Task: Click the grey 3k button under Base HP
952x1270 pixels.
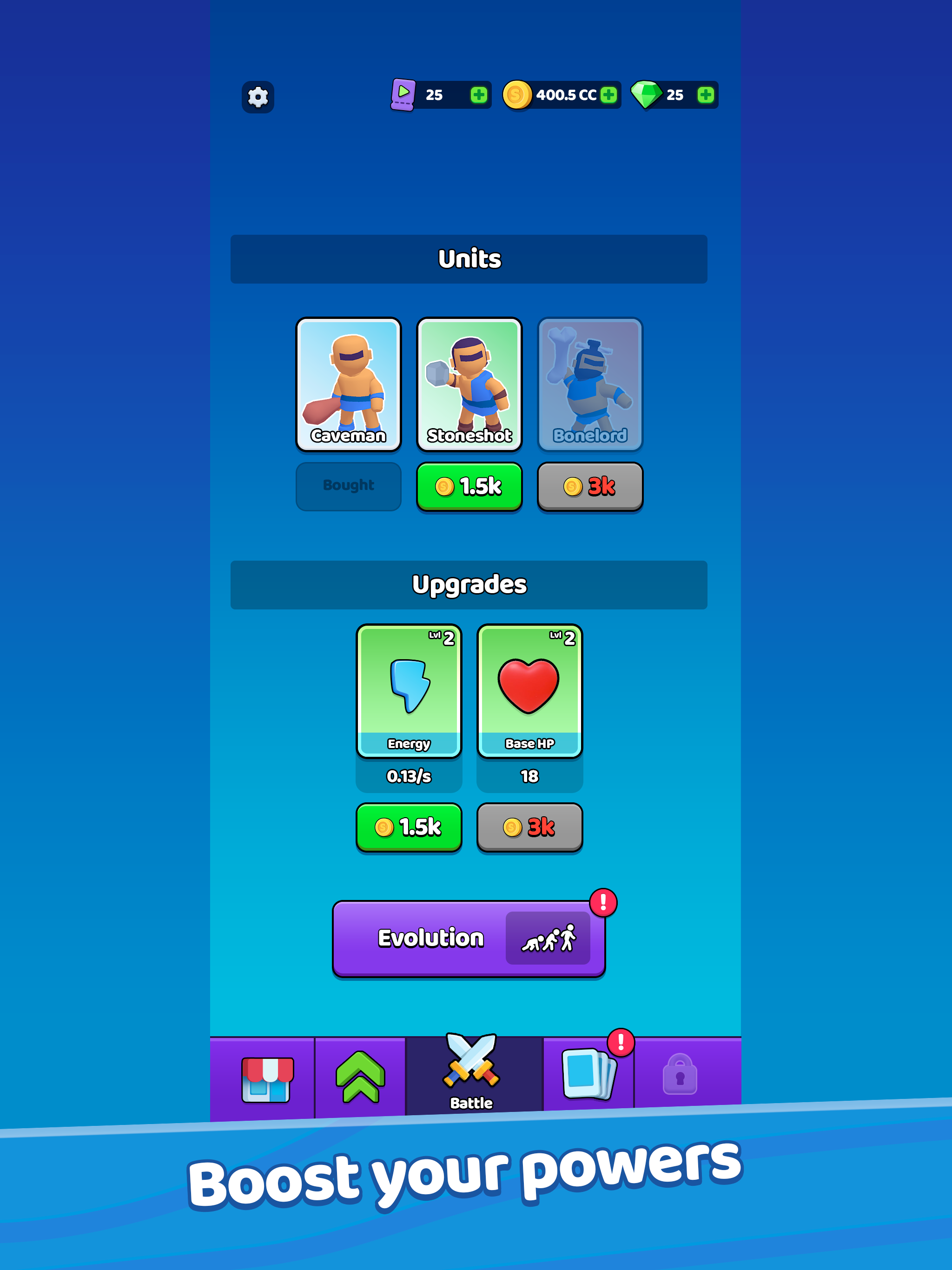Action: 529,827
